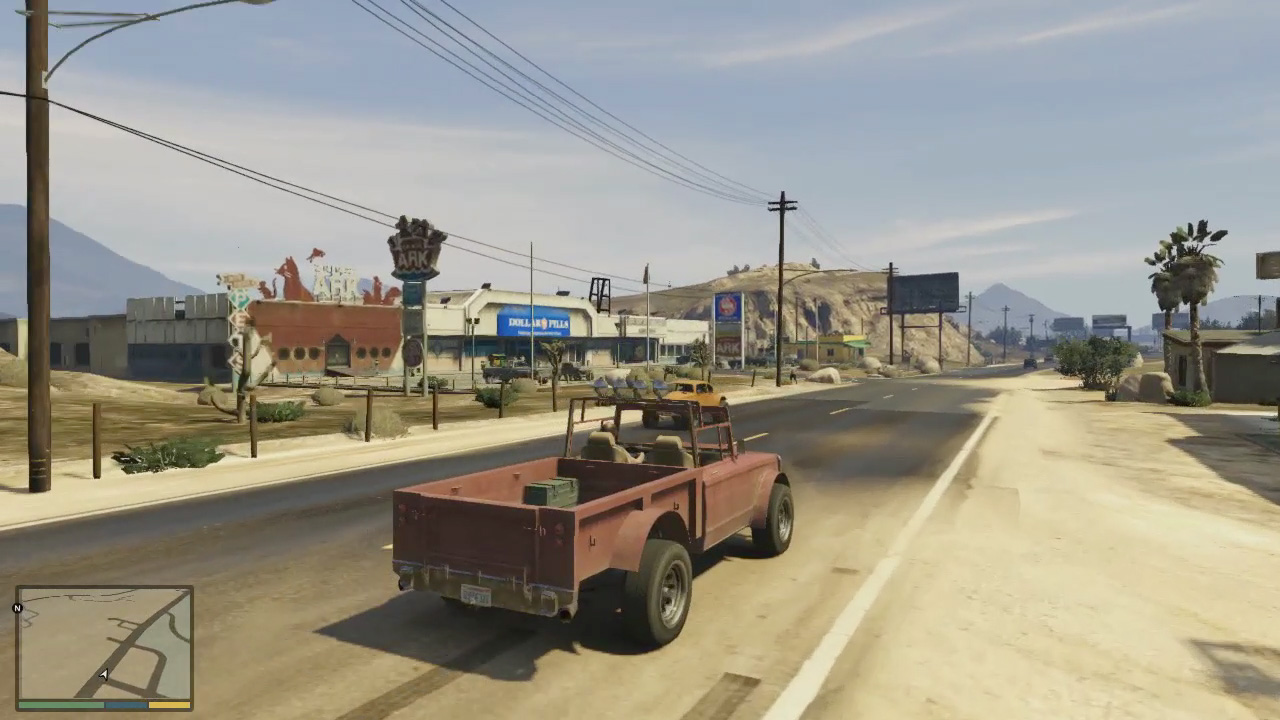The width and height of the screenshot is (1280, 720).
Task: Click the gas station logo sign
Action: tap(726, 305)
